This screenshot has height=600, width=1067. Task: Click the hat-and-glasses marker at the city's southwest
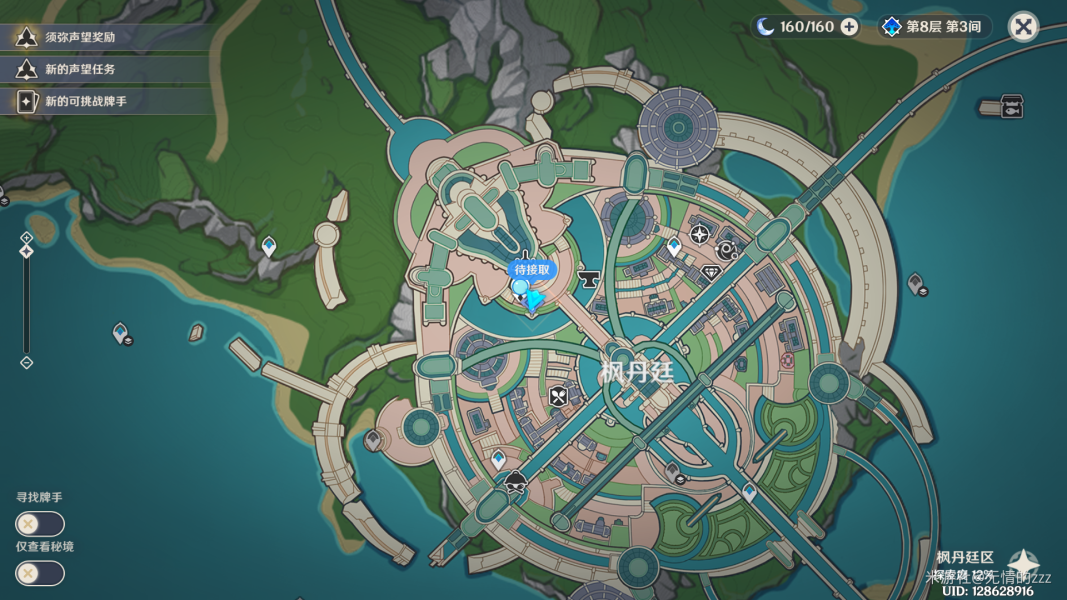[516, 481]
